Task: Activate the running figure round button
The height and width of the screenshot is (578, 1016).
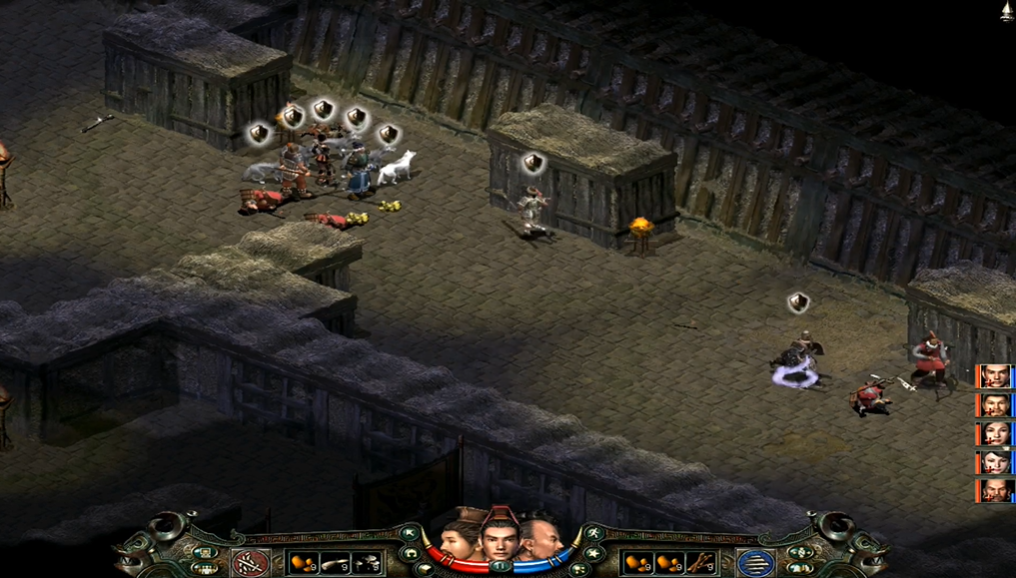Action: 593,534
